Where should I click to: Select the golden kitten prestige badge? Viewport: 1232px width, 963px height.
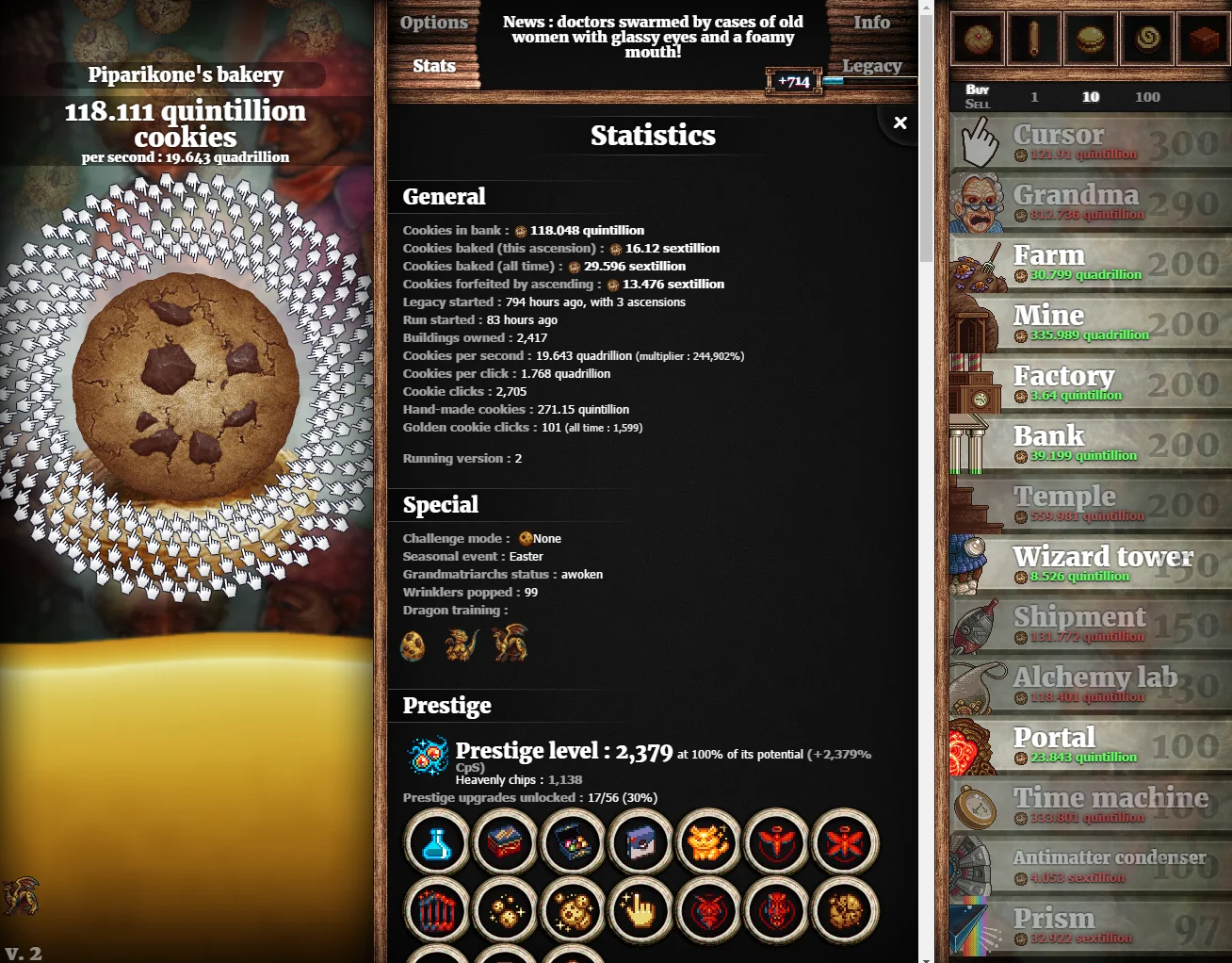pyautogui.click(x=708, y=843)
